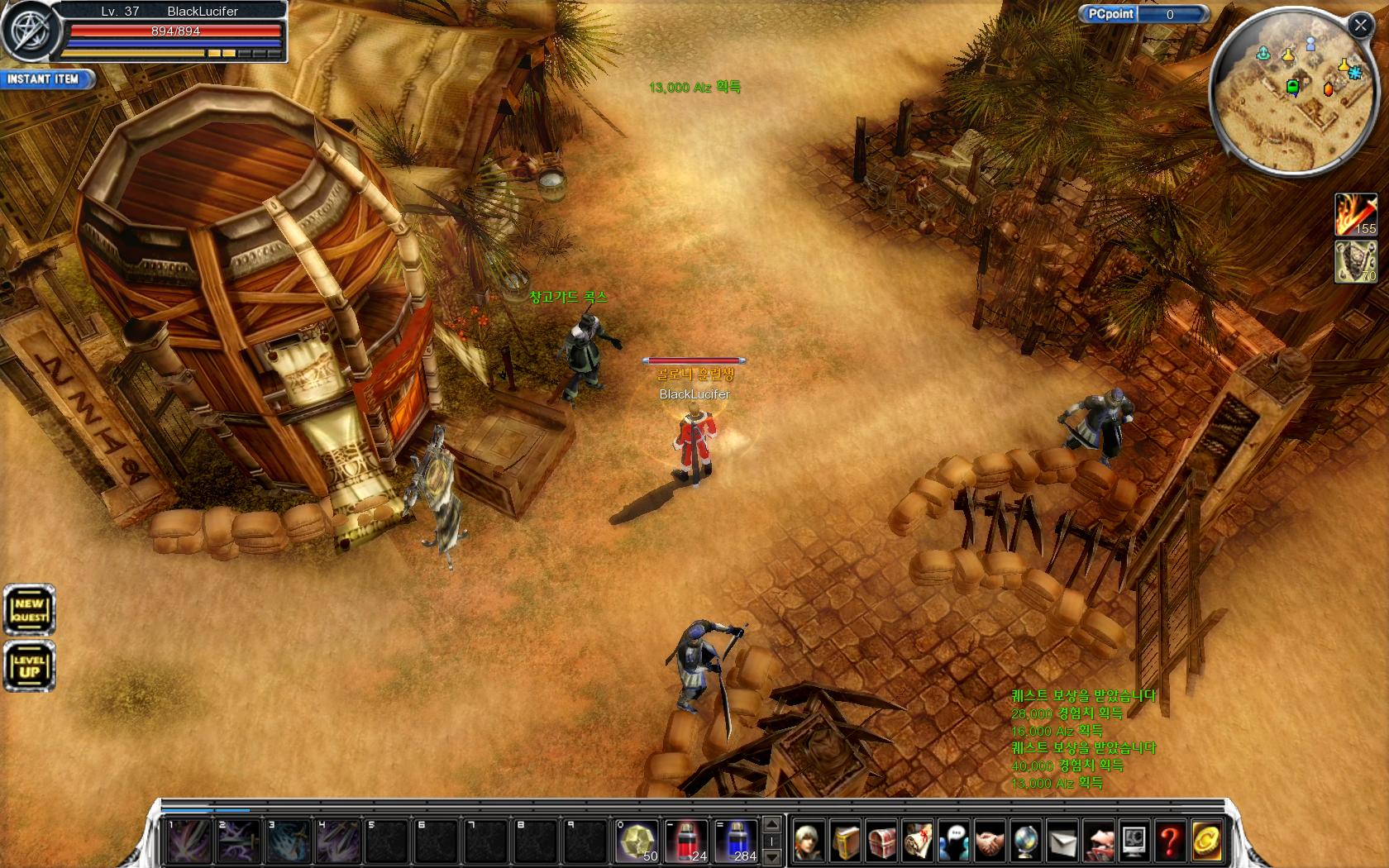
Task: Open help with the red question mark
Action: (x=1170, y=842)
